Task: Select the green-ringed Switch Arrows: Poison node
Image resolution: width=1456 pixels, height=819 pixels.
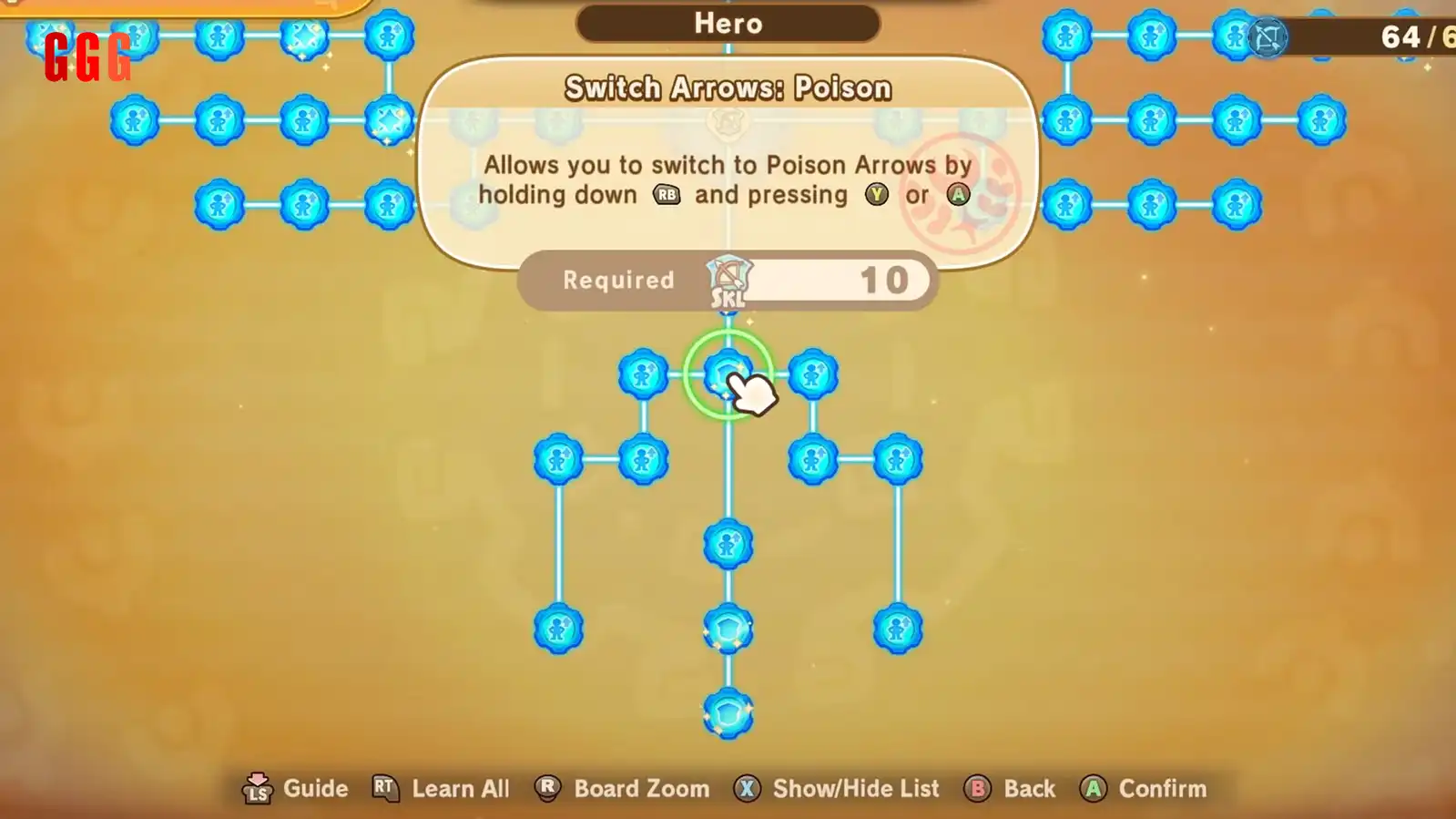Action: pyautogui.click(x=728, y=374)
